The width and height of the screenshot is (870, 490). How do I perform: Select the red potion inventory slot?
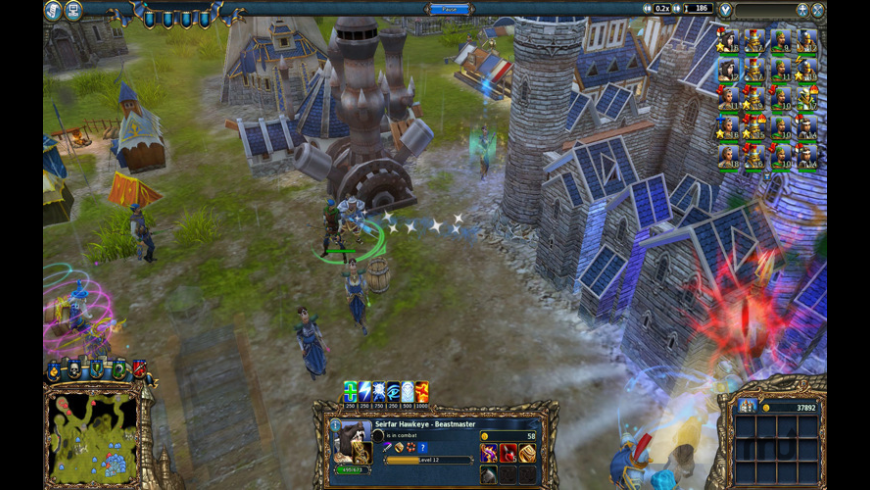click(507, 453)
